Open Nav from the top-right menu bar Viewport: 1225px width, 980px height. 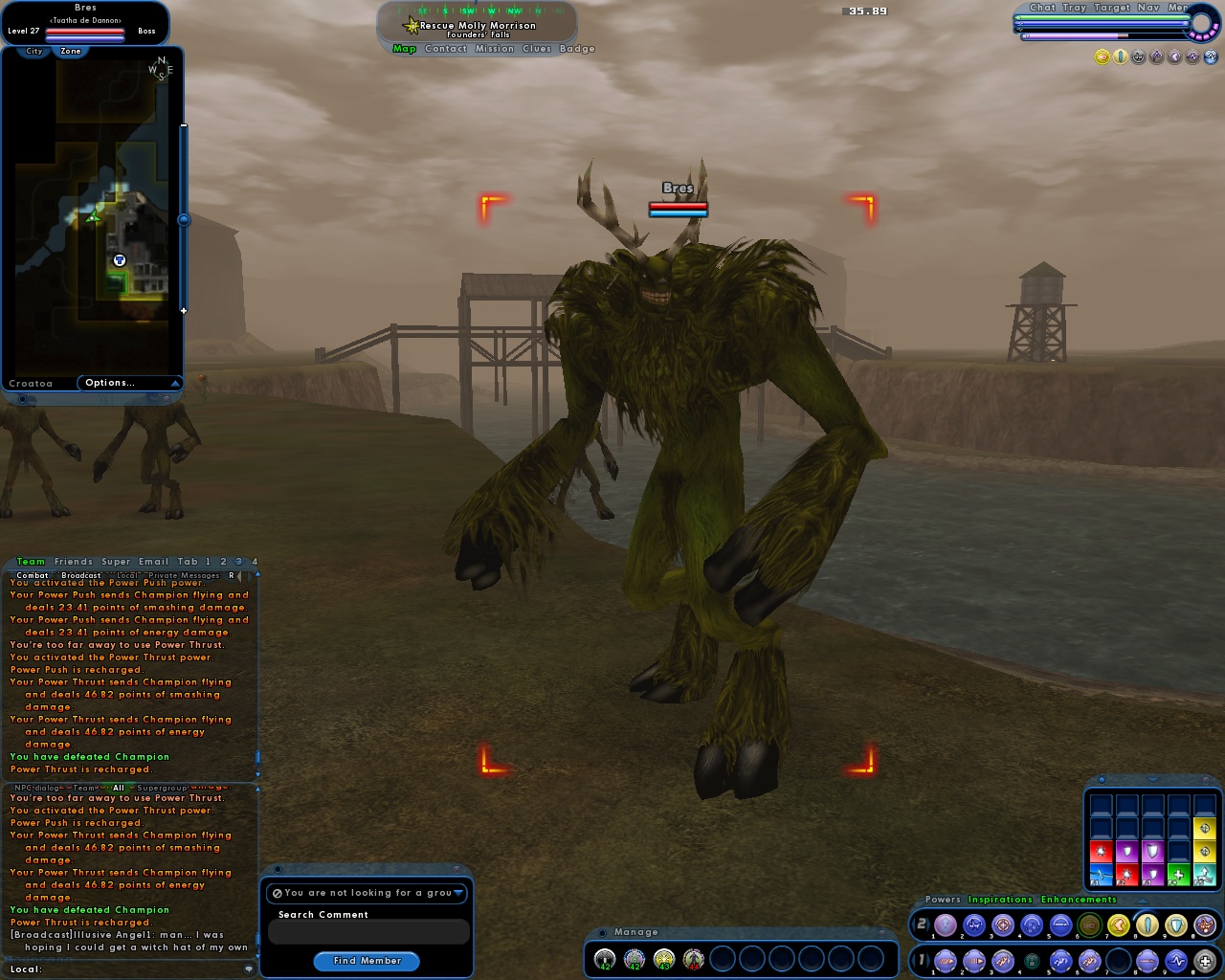point(1149,8)
